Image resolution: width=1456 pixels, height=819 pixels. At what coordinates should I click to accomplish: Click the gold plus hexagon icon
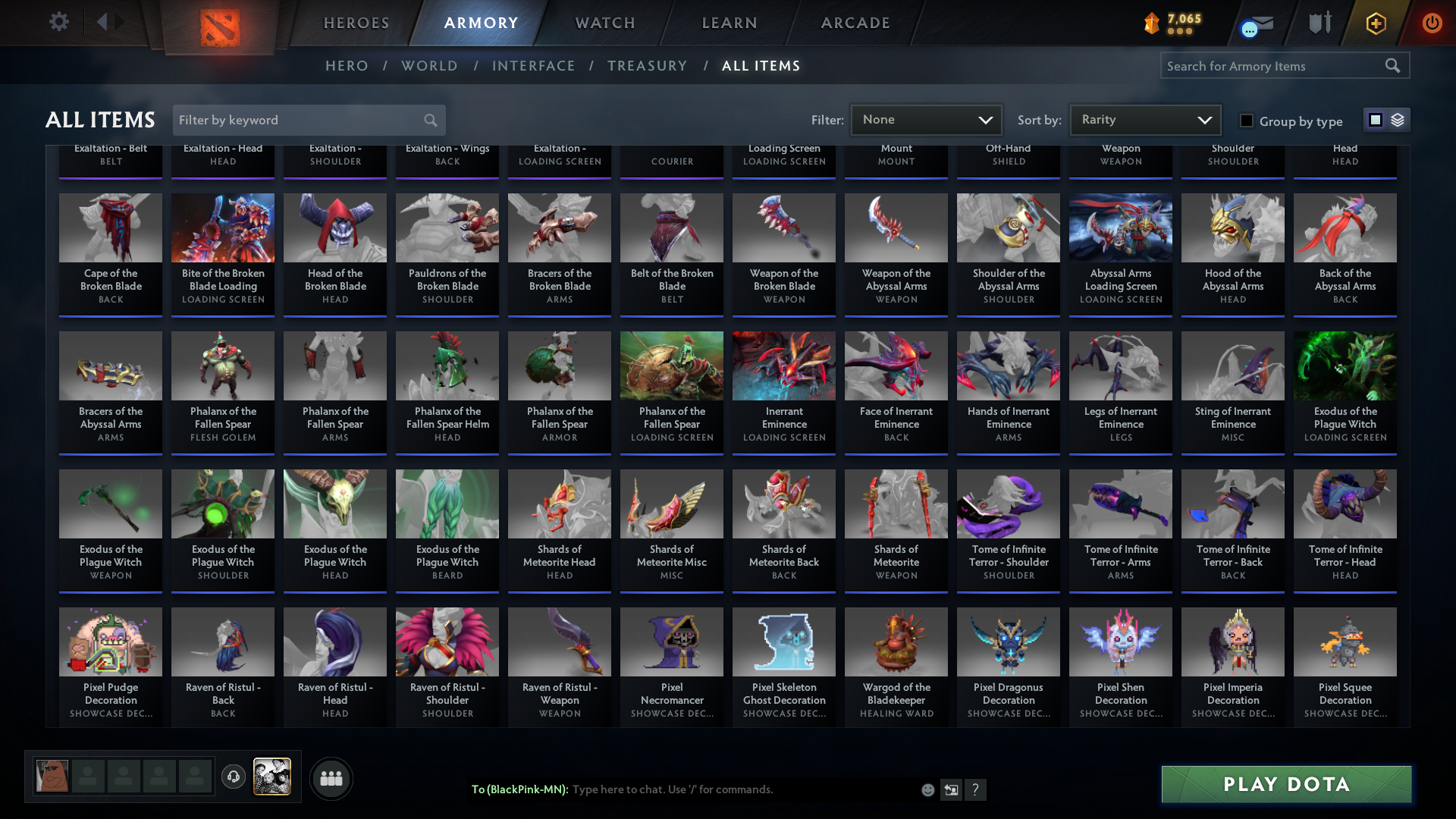pos(1376,23)
